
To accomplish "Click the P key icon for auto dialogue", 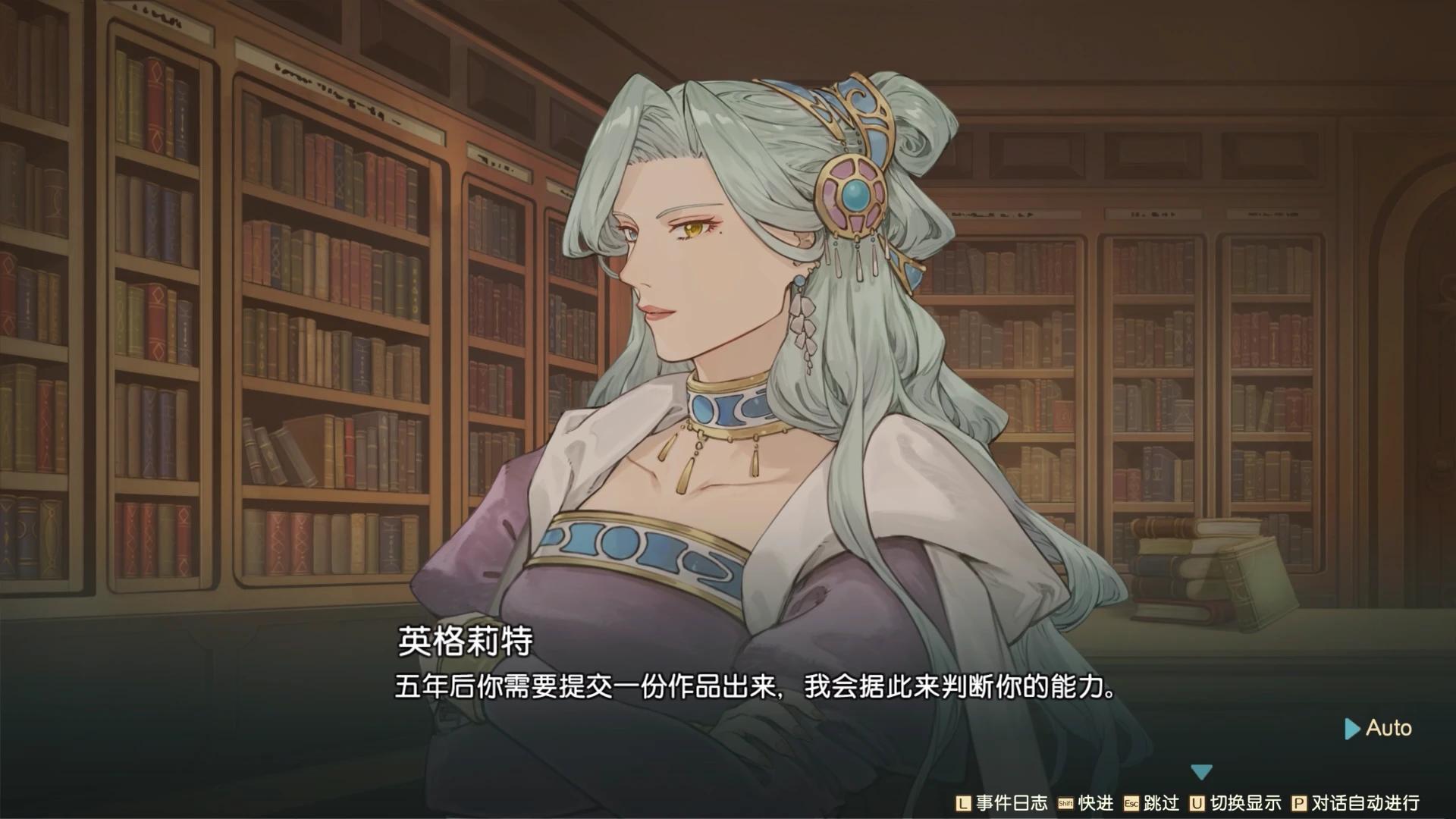I will [x=1299, y=804].
